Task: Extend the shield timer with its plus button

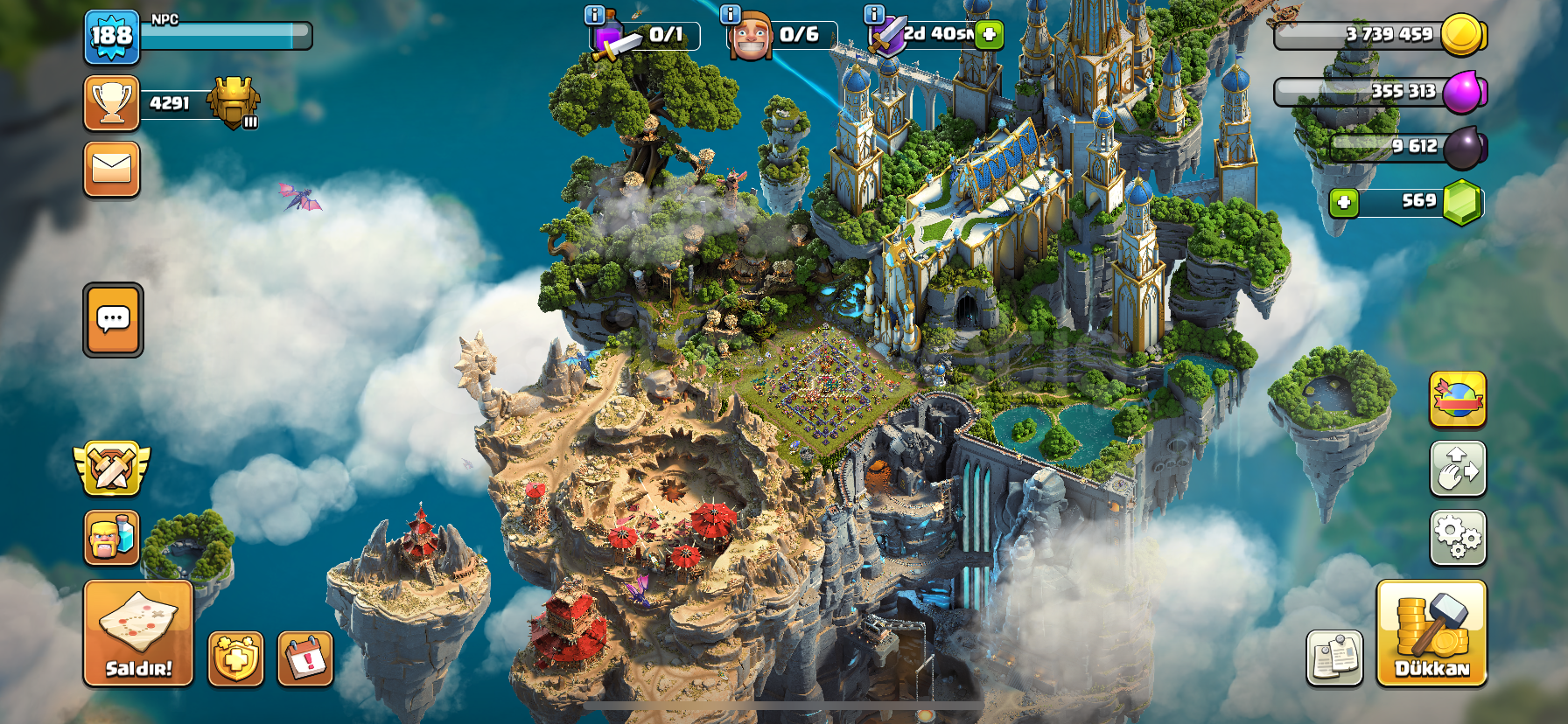Action: 989,35
